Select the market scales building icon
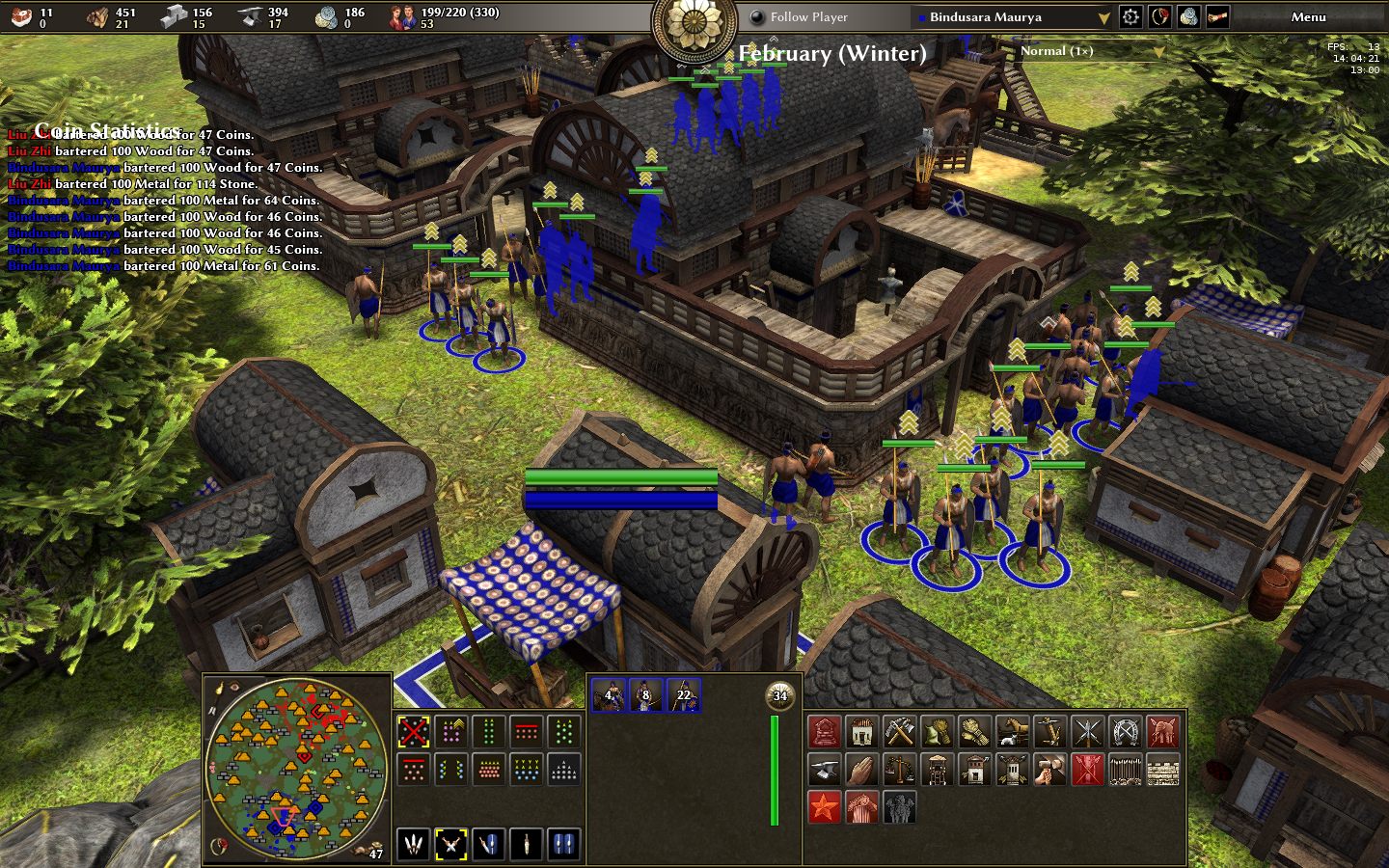This screenshot has height=868, width=1389. coord(900,770)
